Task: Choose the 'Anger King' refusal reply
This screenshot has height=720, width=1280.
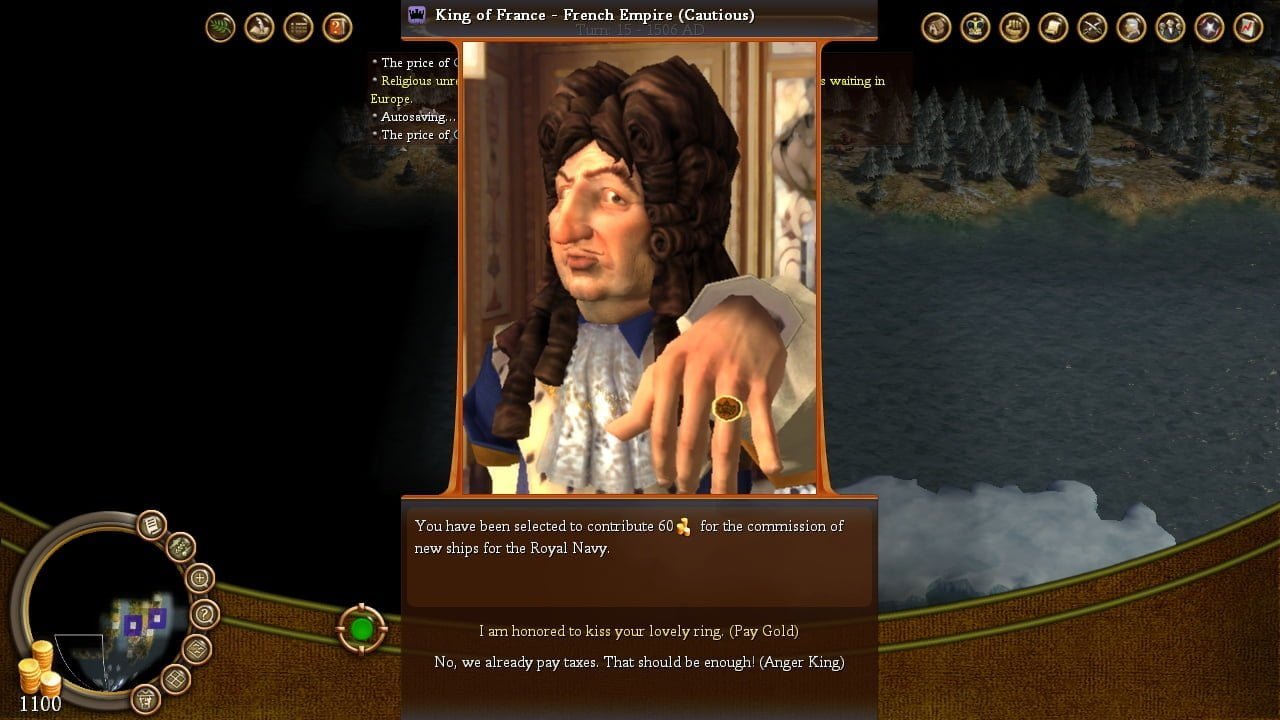Action: [639, 662]
